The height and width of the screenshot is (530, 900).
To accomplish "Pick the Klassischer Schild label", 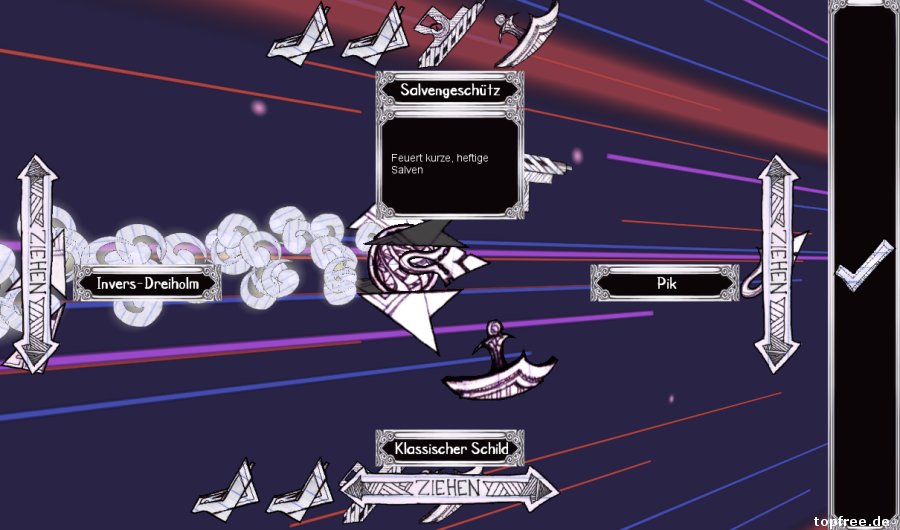I will point(450,448).
